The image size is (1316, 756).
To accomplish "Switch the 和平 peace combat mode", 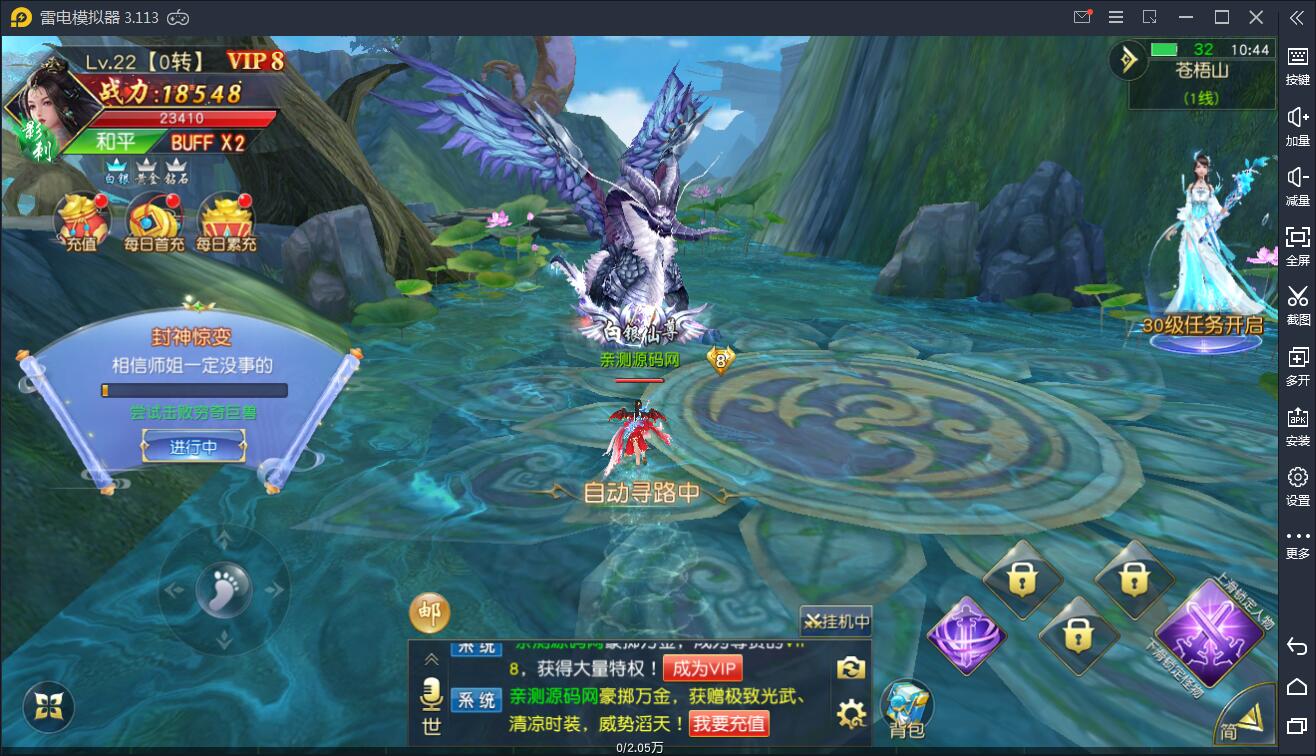I will [115, 142].
